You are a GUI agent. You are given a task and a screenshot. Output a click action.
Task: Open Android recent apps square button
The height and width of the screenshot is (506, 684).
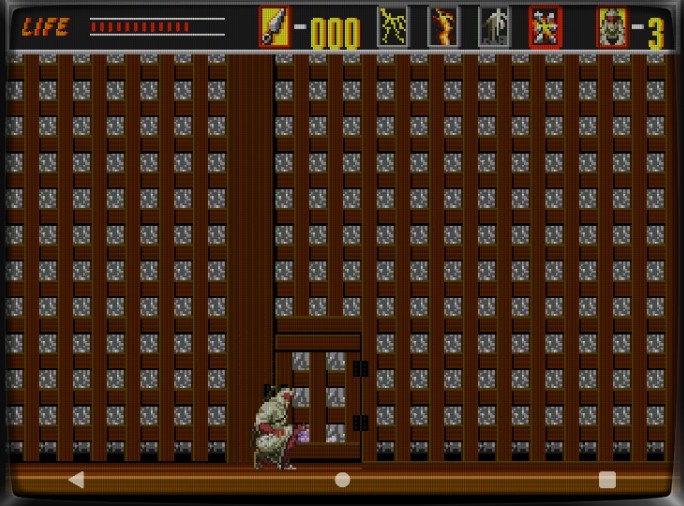pyautogui.click(x=607, y=480)
